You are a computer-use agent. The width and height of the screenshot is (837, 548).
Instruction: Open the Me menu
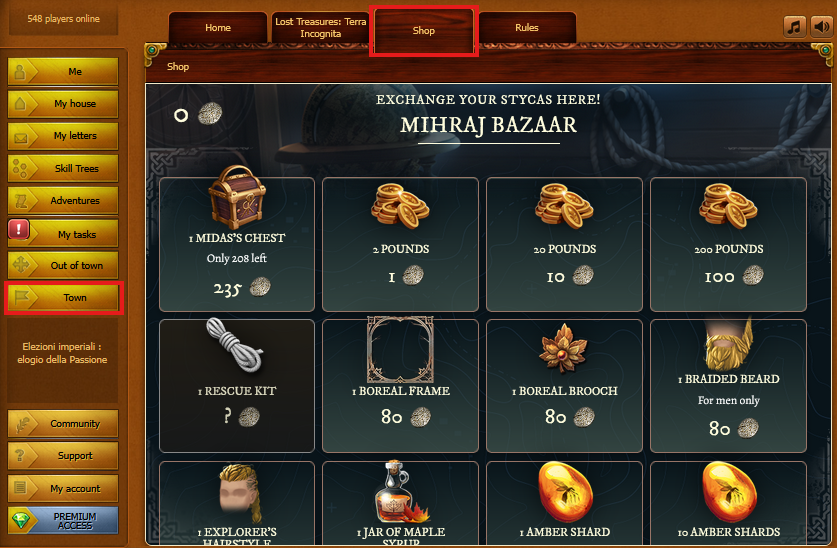(x=63, y=72)
